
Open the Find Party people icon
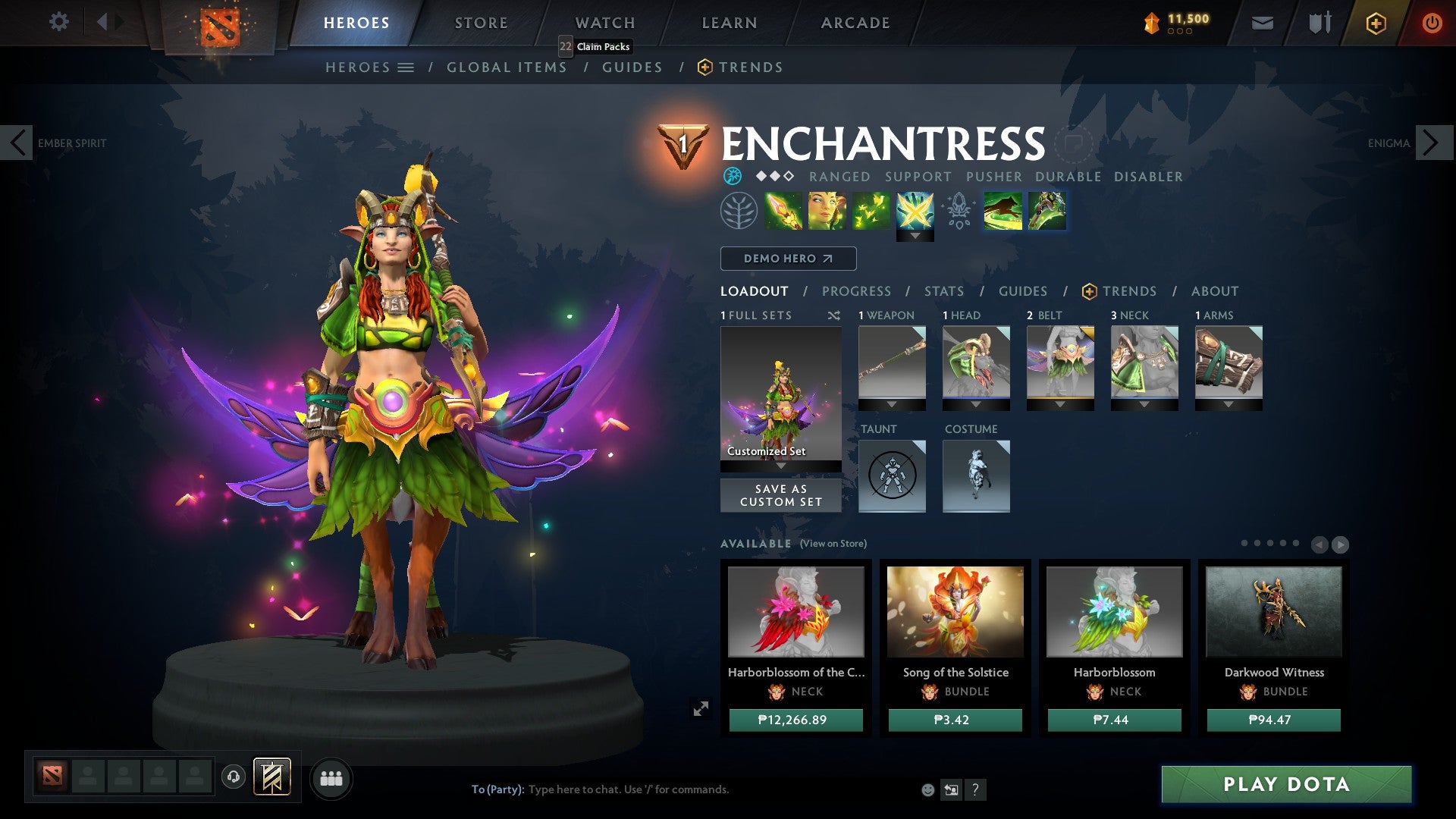331,778
